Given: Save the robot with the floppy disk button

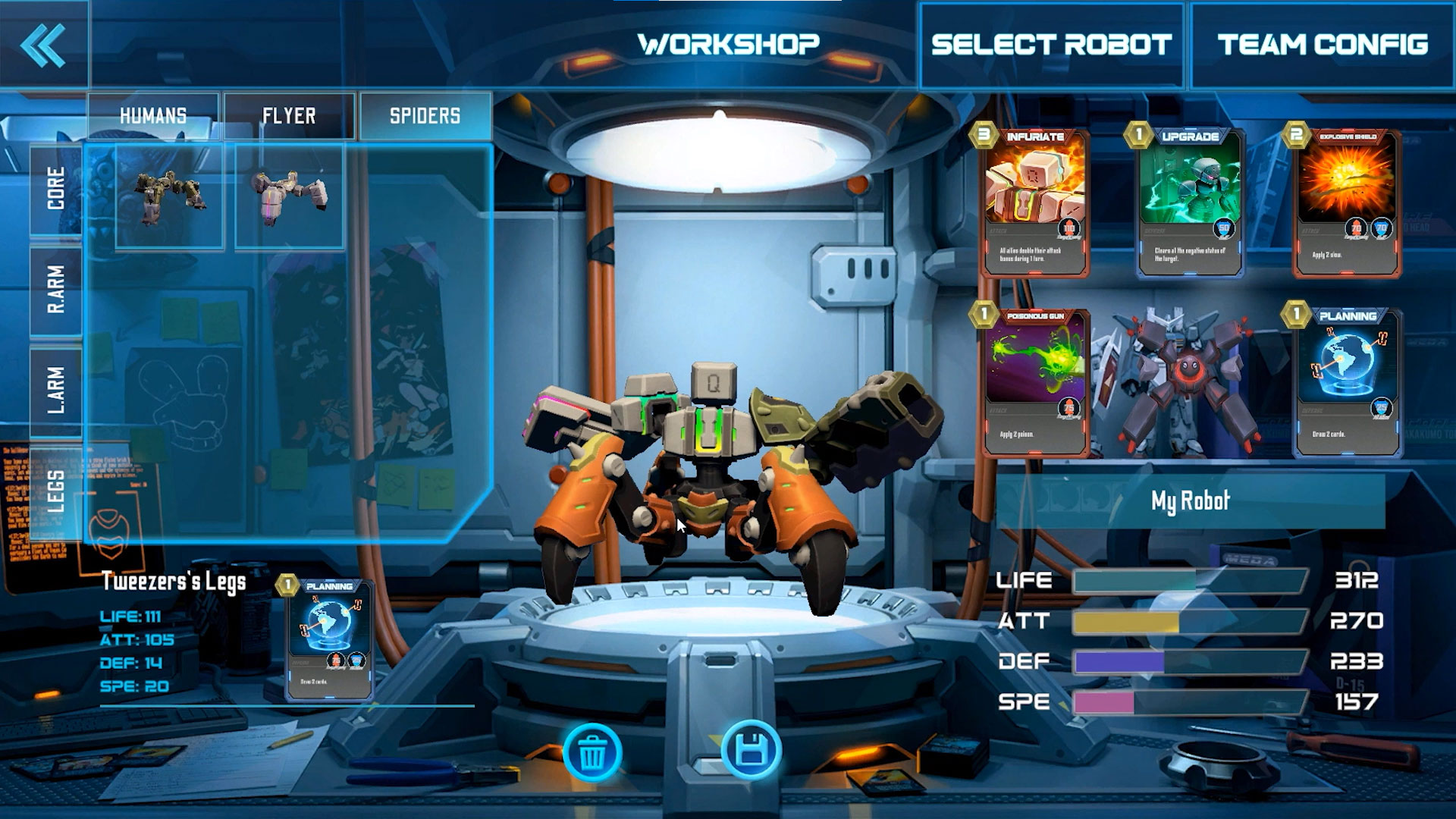Looking at the screenshot, I should point(751,752).
